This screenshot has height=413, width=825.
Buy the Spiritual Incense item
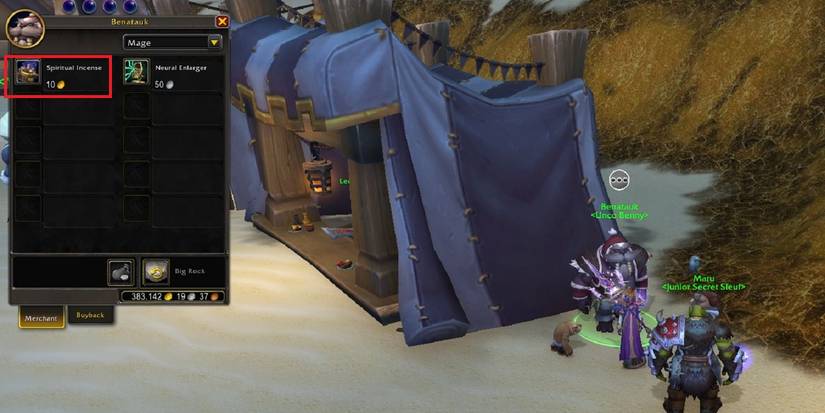pos(28,74)
